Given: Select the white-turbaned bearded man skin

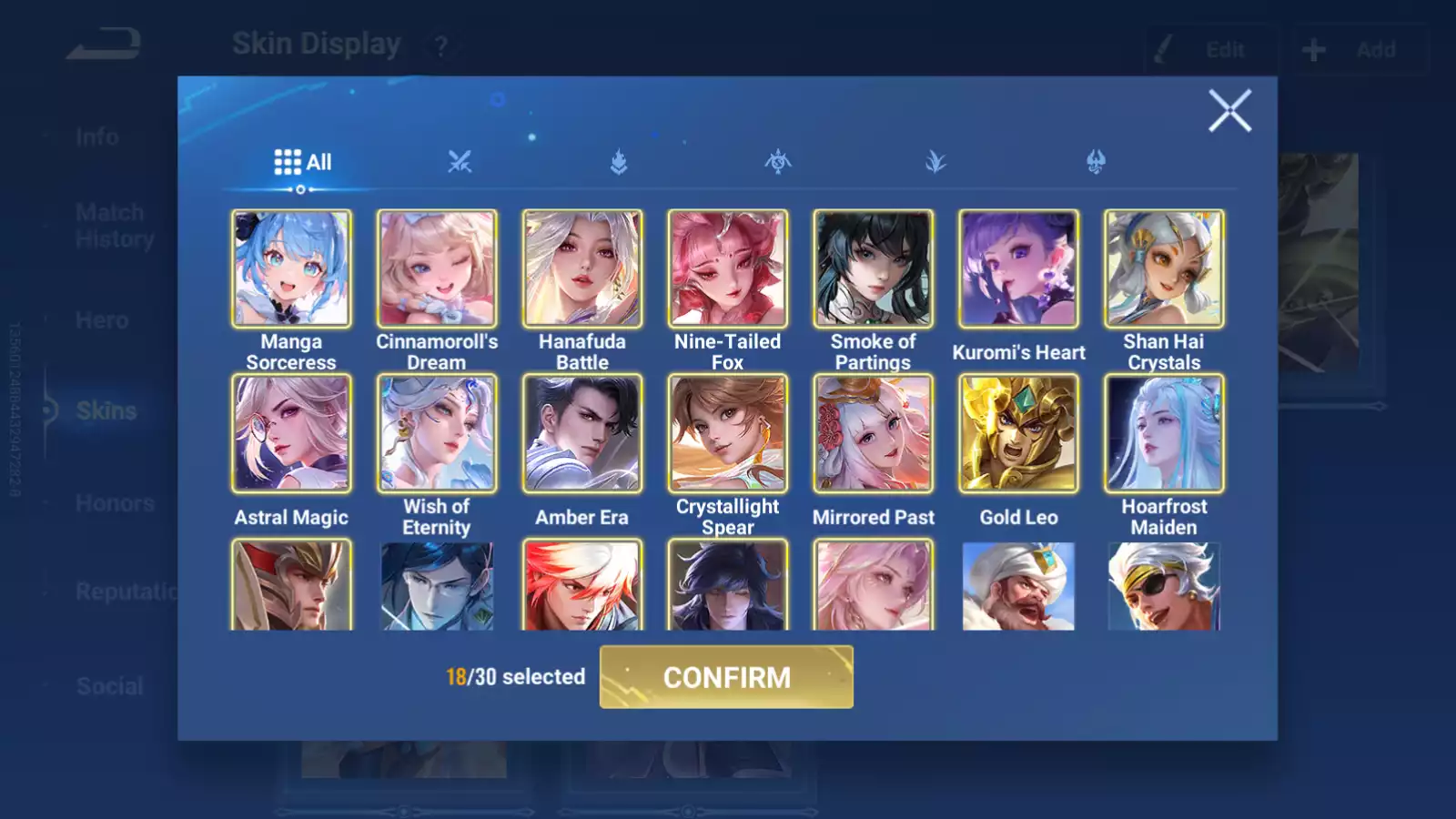Looking at the screenshot, I should coord(1018,586).
